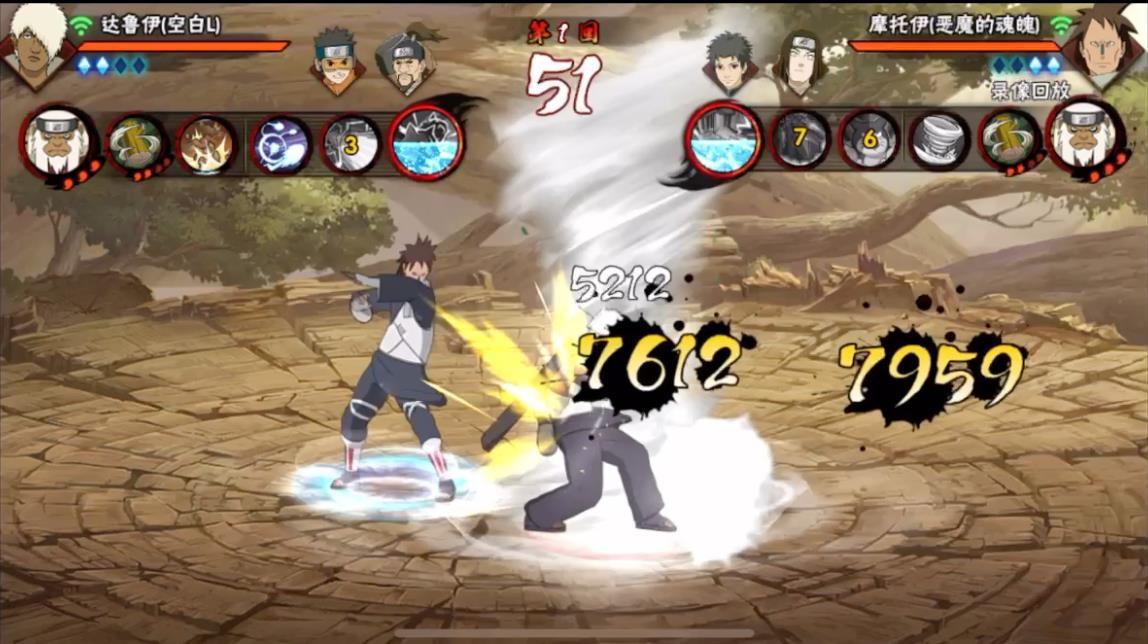The height and width of the screenshot is (644, 1148).
Task: Activate Darui's purple energy orb skill
Action: [279, 145]
